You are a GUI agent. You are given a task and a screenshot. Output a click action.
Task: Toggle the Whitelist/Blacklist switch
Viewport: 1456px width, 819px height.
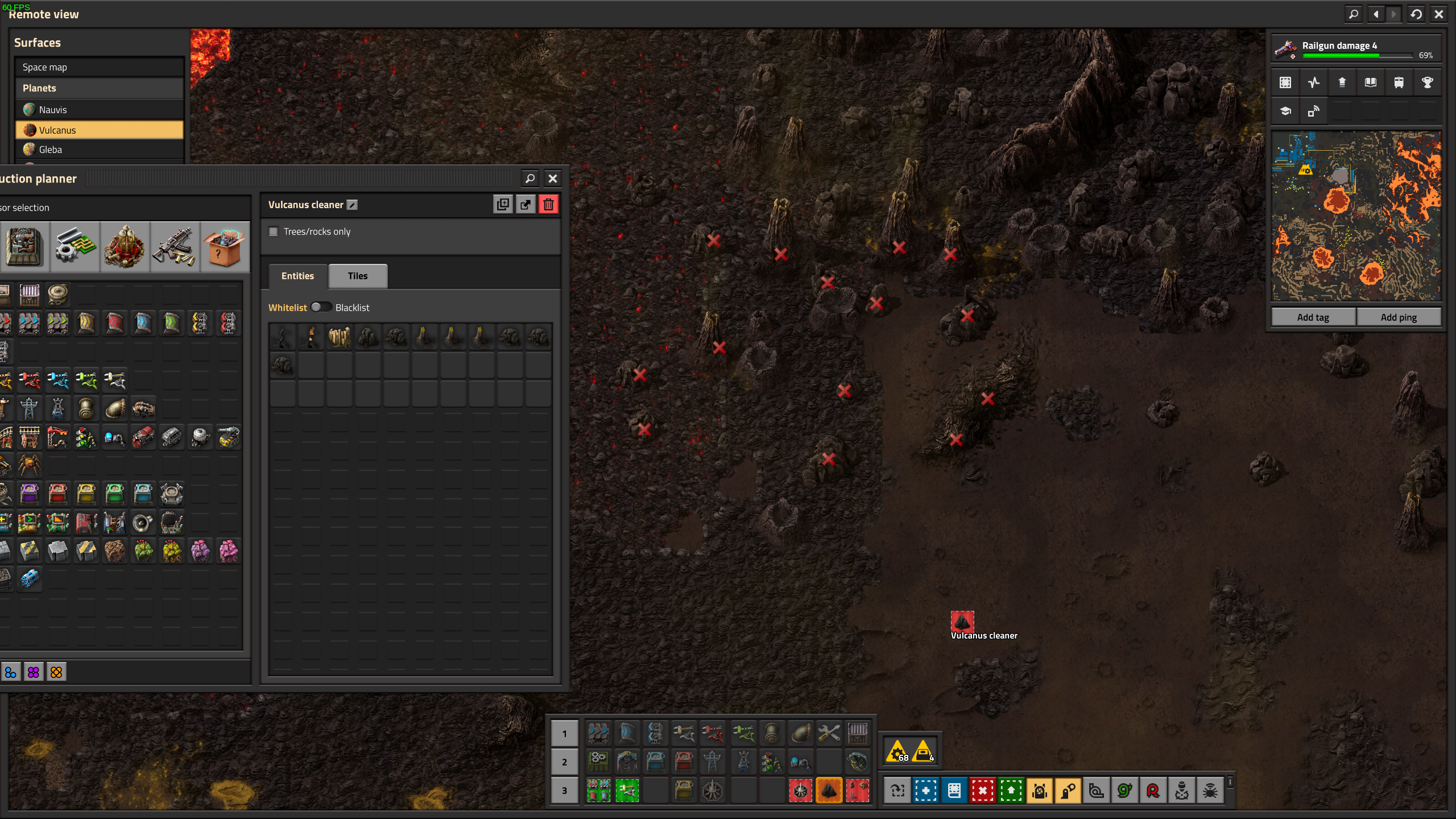[x=321, y=307]
